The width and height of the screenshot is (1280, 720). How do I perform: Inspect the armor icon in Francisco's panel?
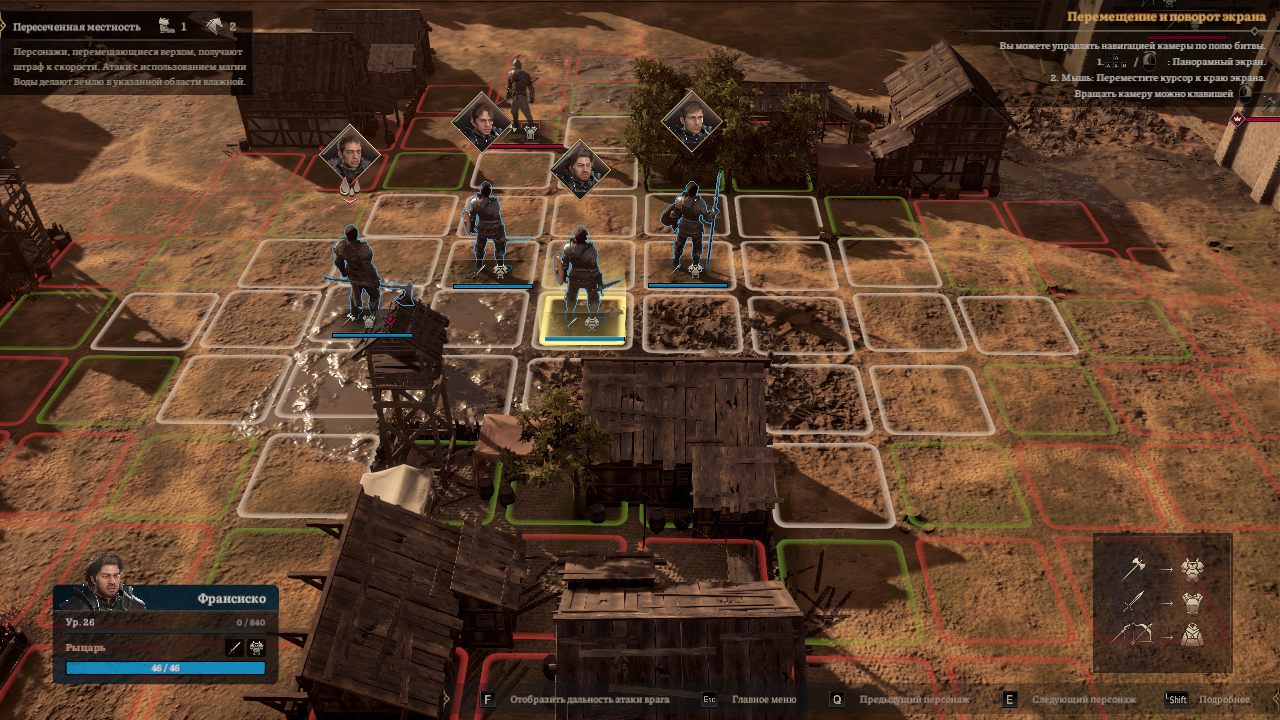[256, 648]
